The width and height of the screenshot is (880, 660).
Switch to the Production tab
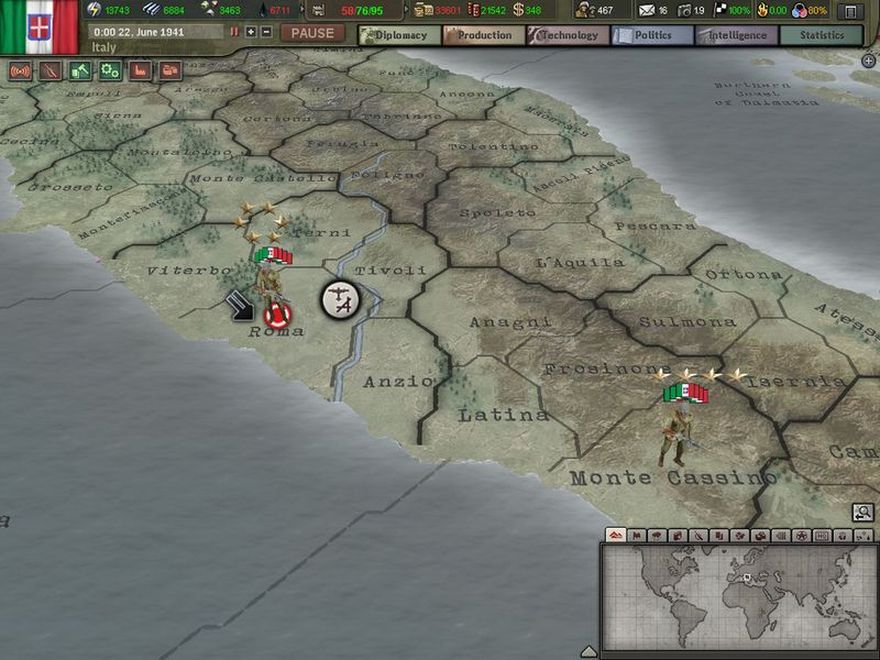click(x=484, y=35)
